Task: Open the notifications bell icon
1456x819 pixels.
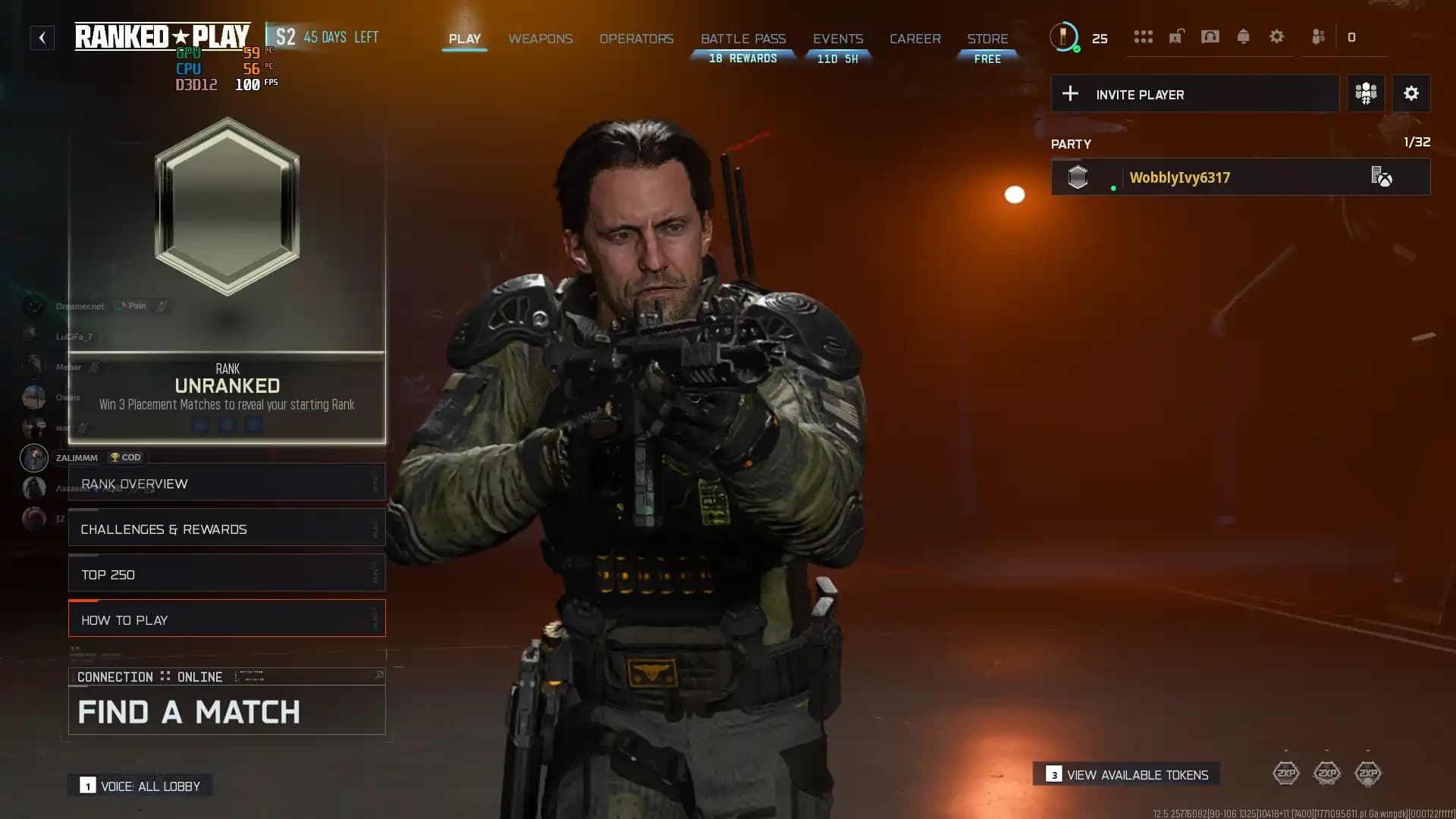Action: pyautogui.click(x=1243, y=36)
